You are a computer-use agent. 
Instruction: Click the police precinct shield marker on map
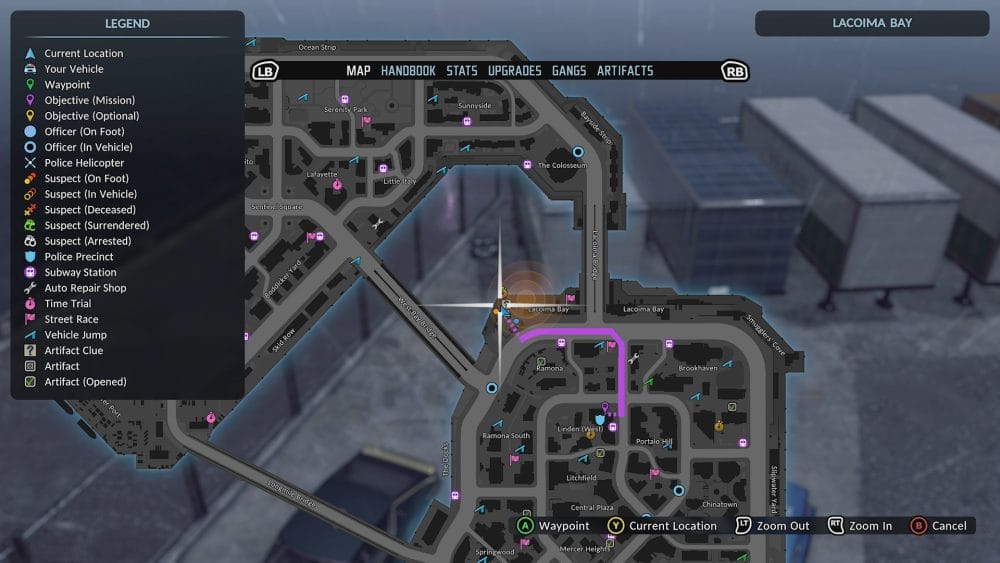[600, 420]
